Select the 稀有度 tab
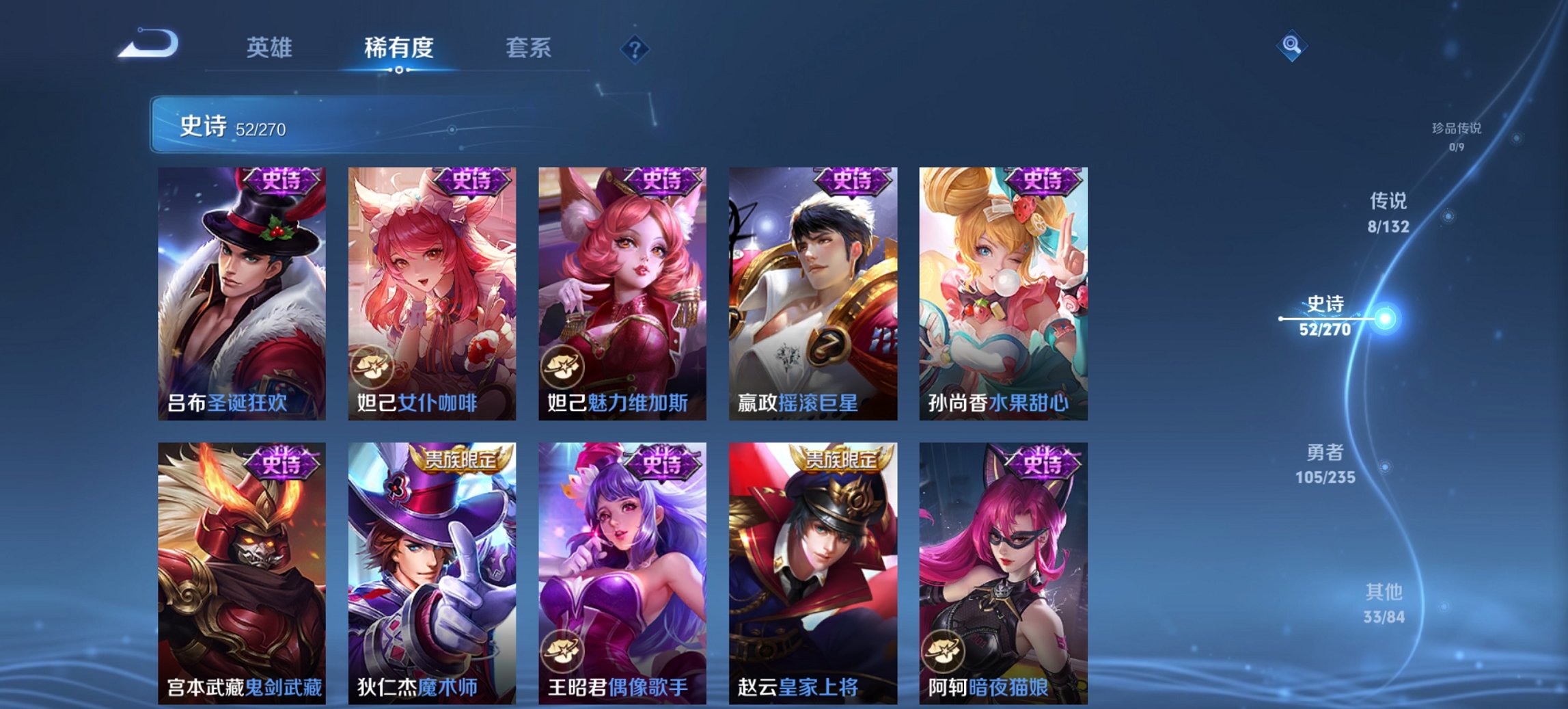 [x=397, y=48]
